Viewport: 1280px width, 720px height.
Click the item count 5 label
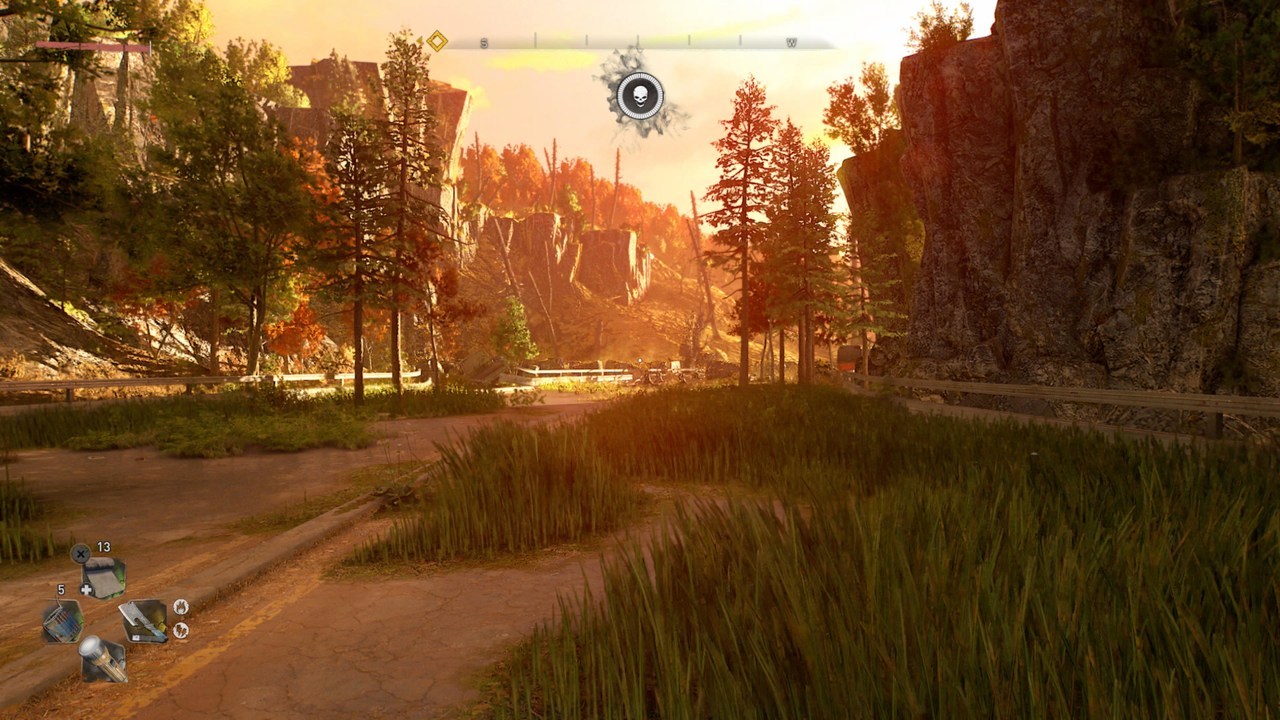coord(61,590)
